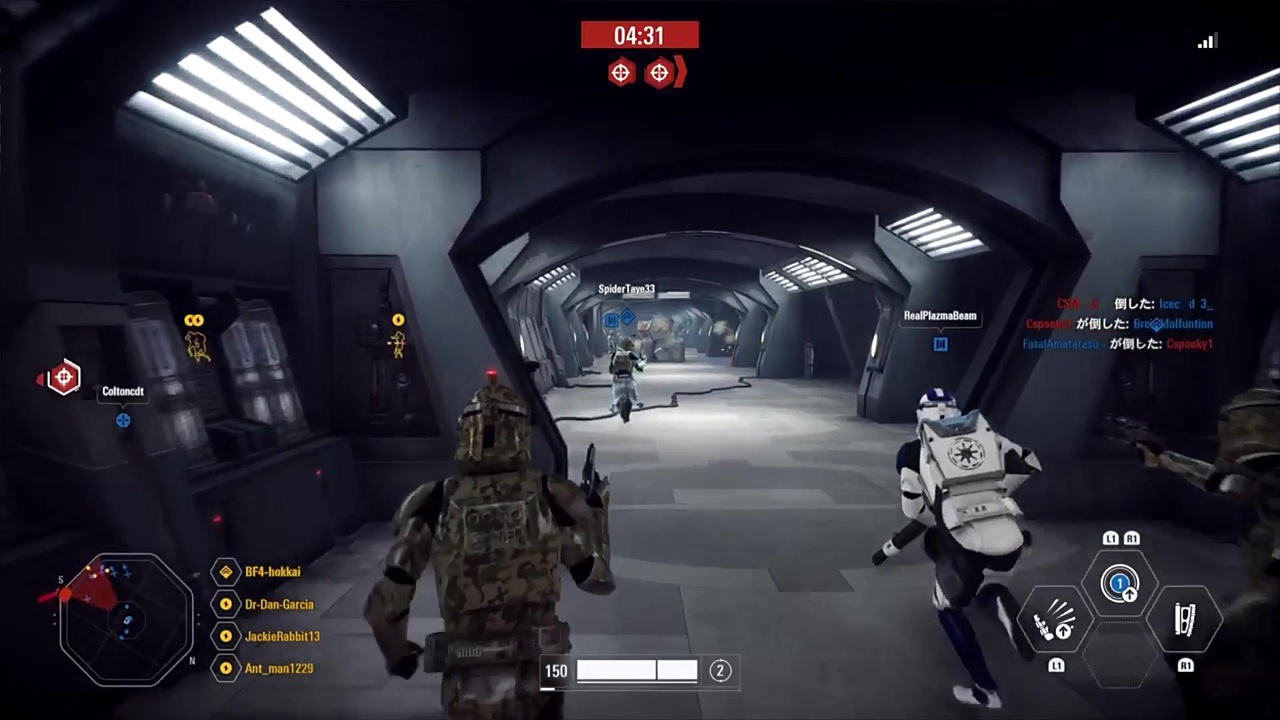The height and width of the screenshot is (720, 1280).
Task: Click the grenade count indicator showing 2
Action: 720,671
